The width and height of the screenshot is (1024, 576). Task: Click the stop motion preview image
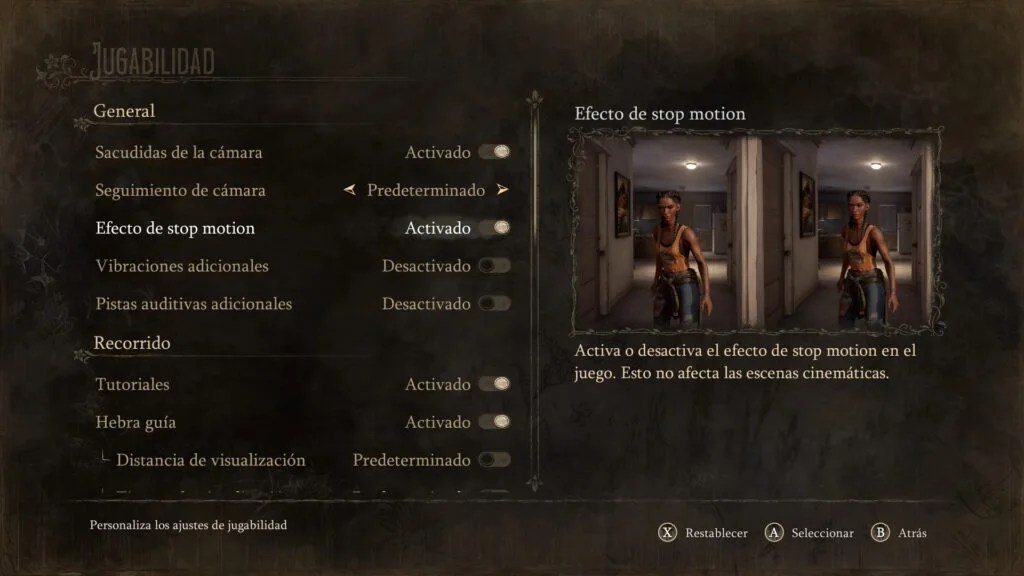pos(757,232)
